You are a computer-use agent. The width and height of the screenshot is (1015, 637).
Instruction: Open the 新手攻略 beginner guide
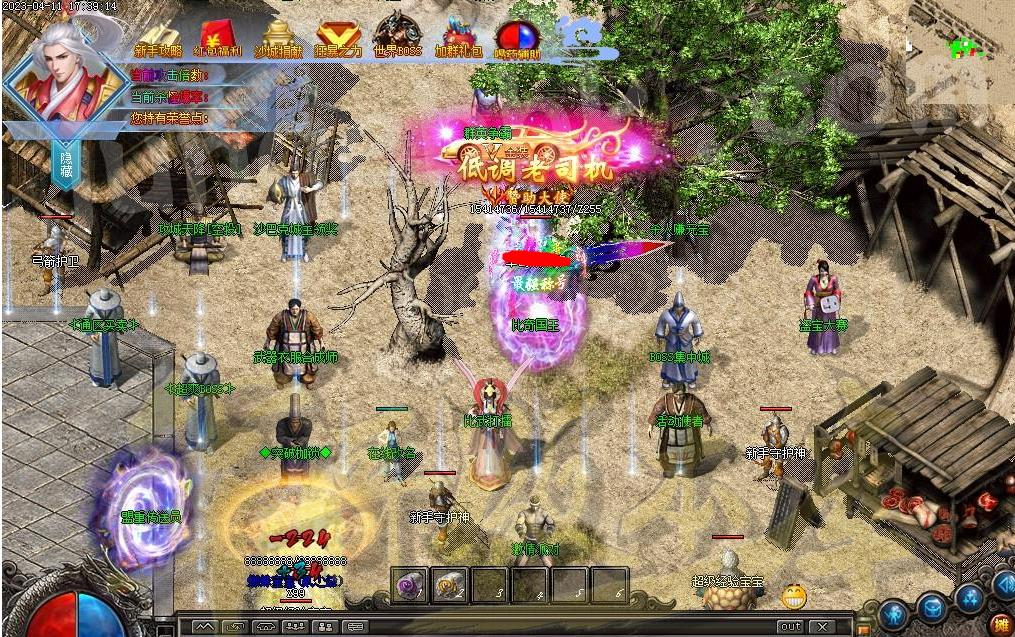point(158,37)
